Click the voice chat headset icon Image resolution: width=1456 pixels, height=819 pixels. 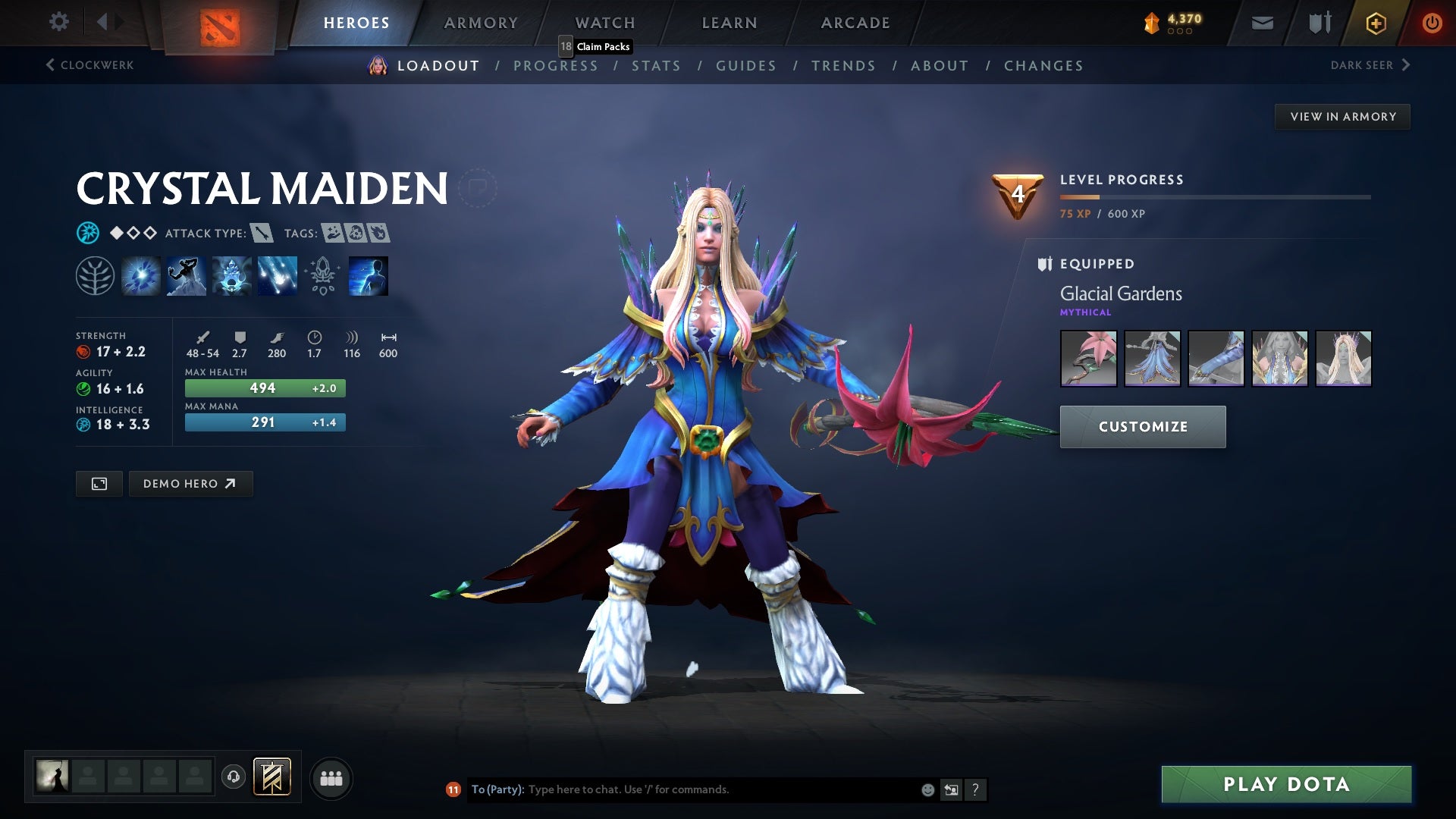click(234, 777)
